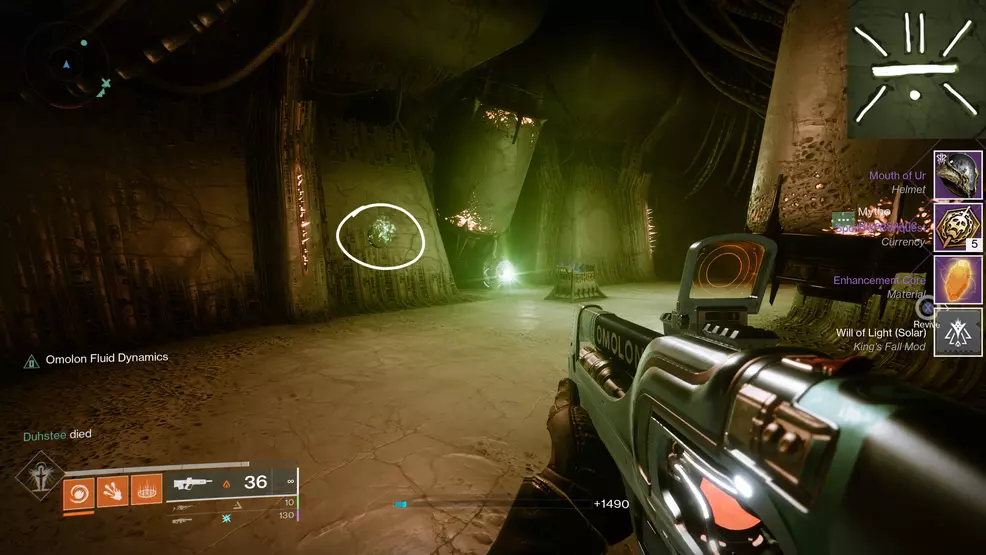
Task: Click the Spoils of Conquest currency icon
Action: pyautogui.click(x=958, y=227)
